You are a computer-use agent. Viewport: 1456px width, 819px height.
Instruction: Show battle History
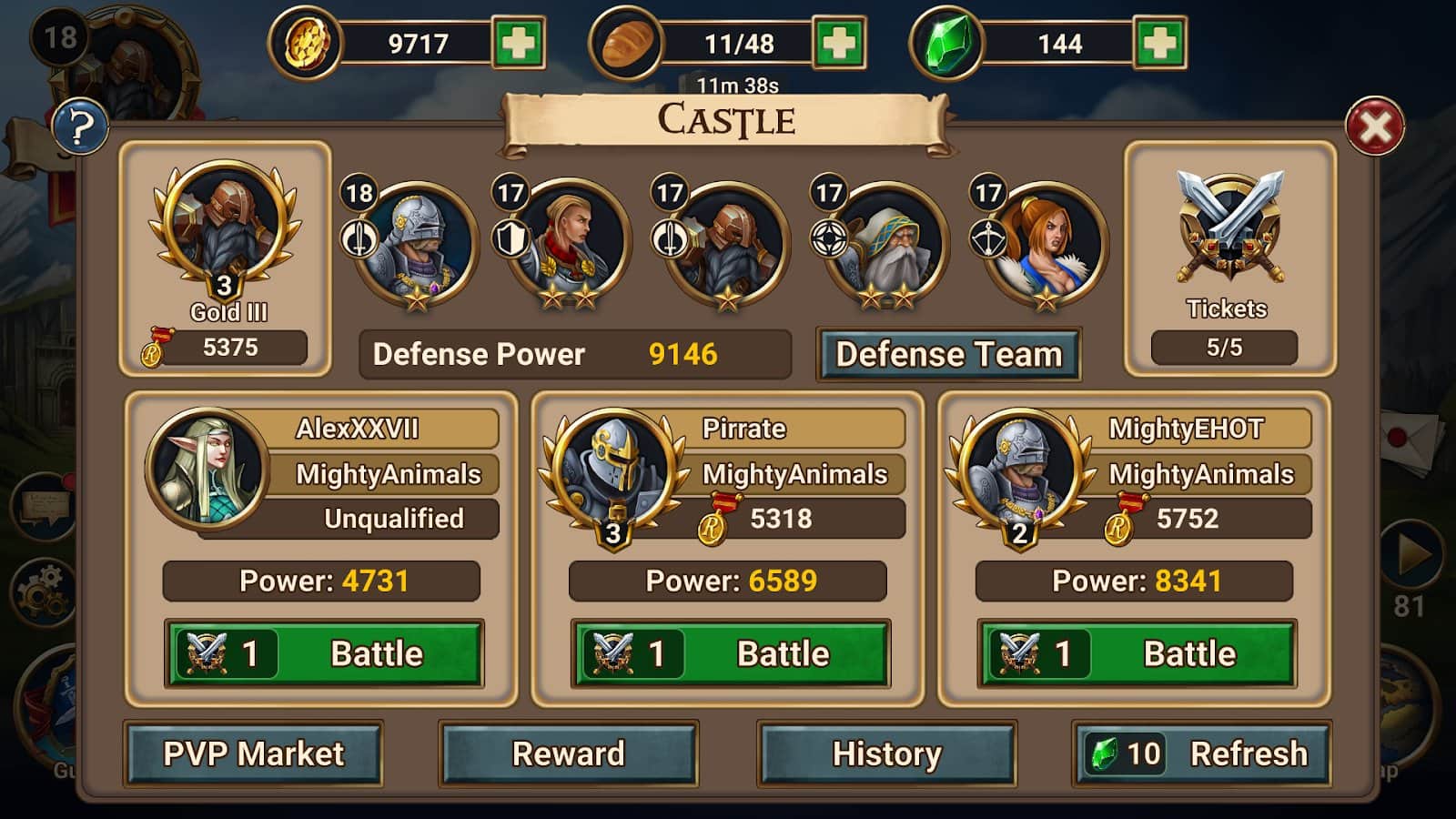click(887, 753)
